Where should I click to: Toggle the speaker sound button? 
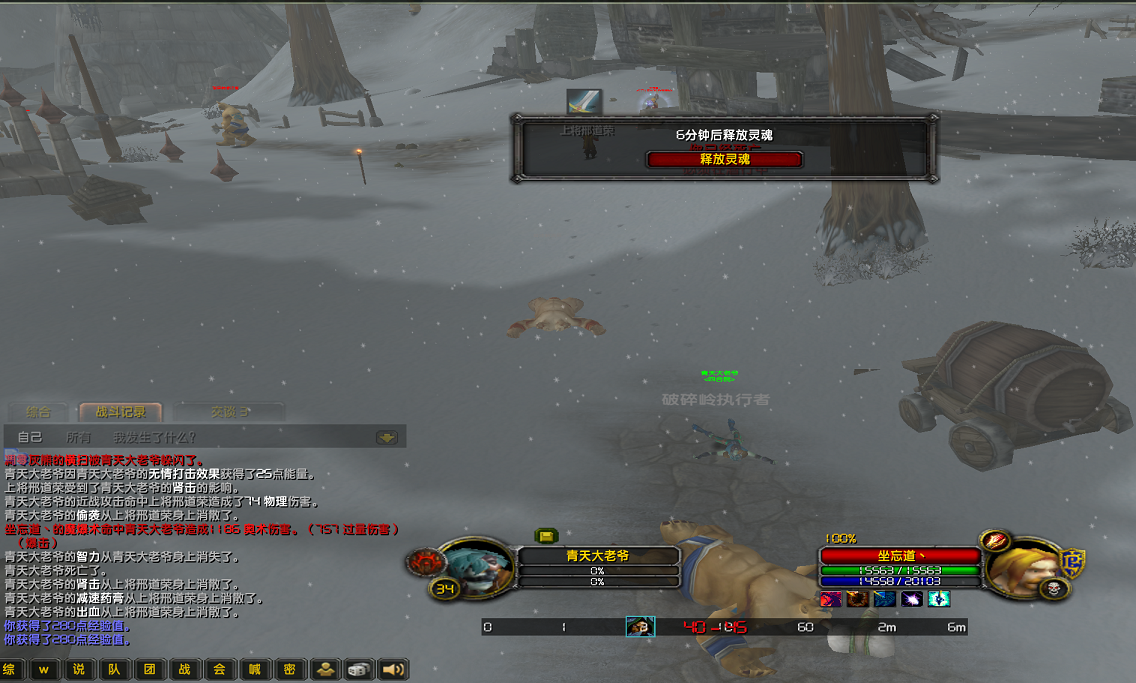coord(393,669)
